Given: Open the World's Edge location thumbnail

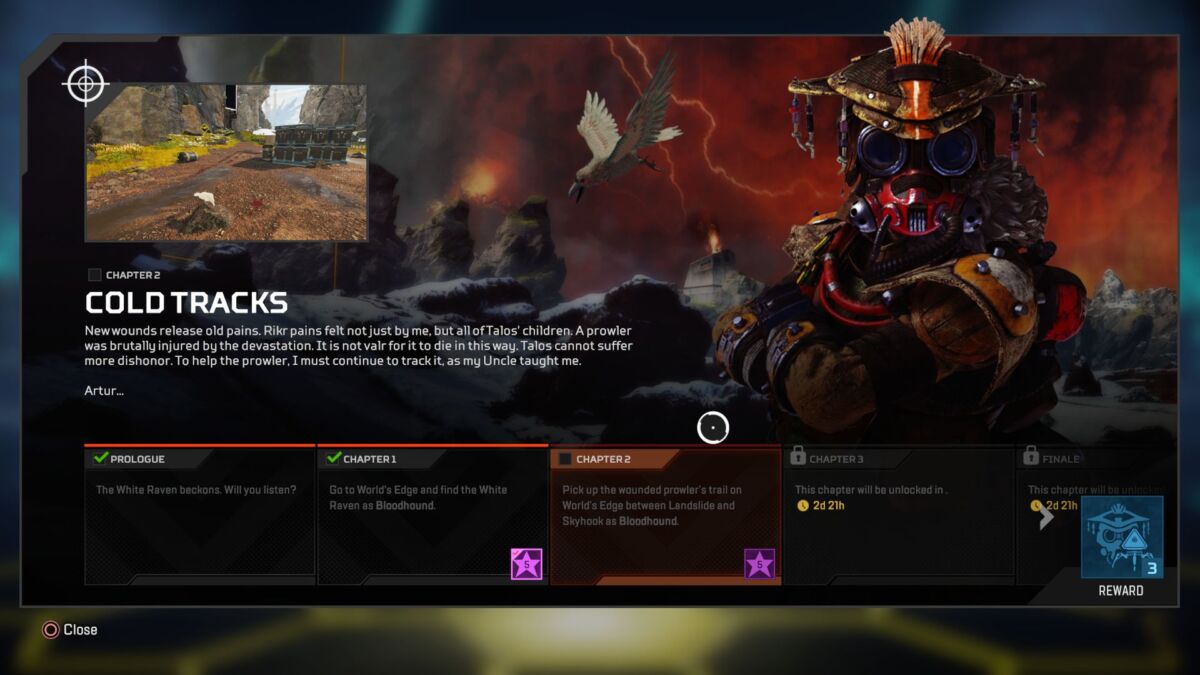Looking at the screenshot, I should click(x=226, y=163).
